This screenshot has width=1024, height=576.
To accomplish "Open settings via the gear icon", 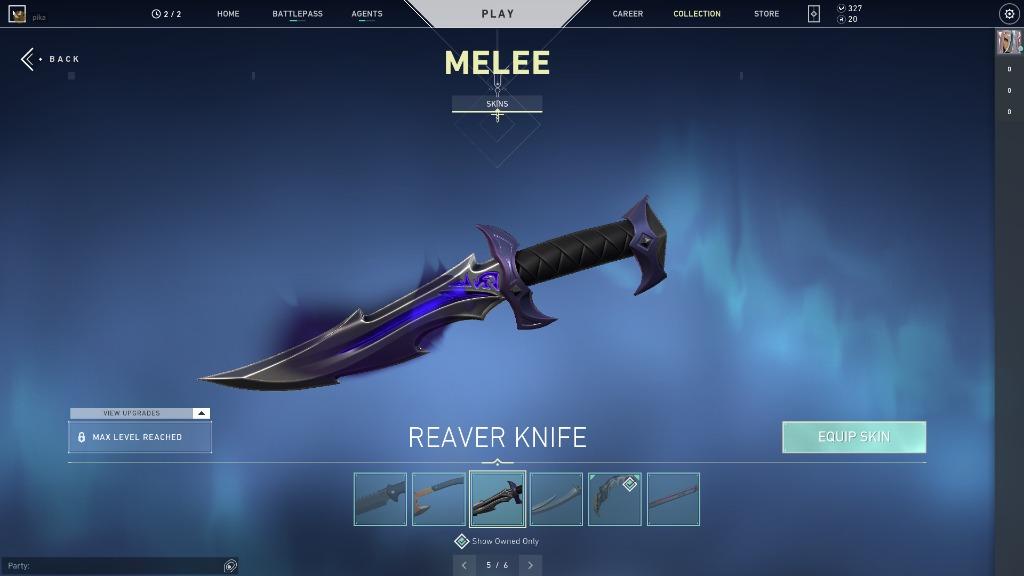I will pyautogui.click(x=1008, y=14).
